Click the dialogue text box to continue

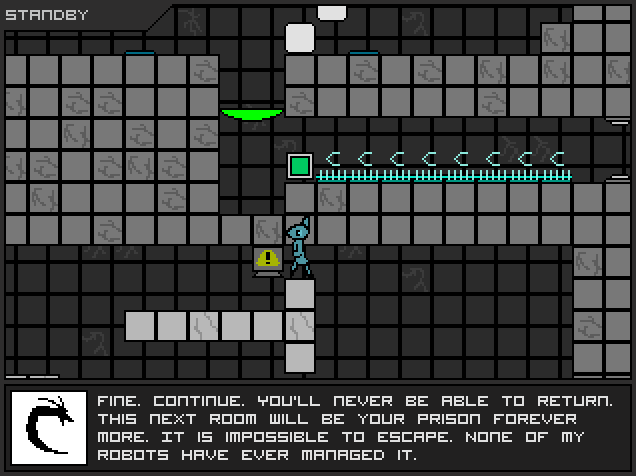pos(355,428)
